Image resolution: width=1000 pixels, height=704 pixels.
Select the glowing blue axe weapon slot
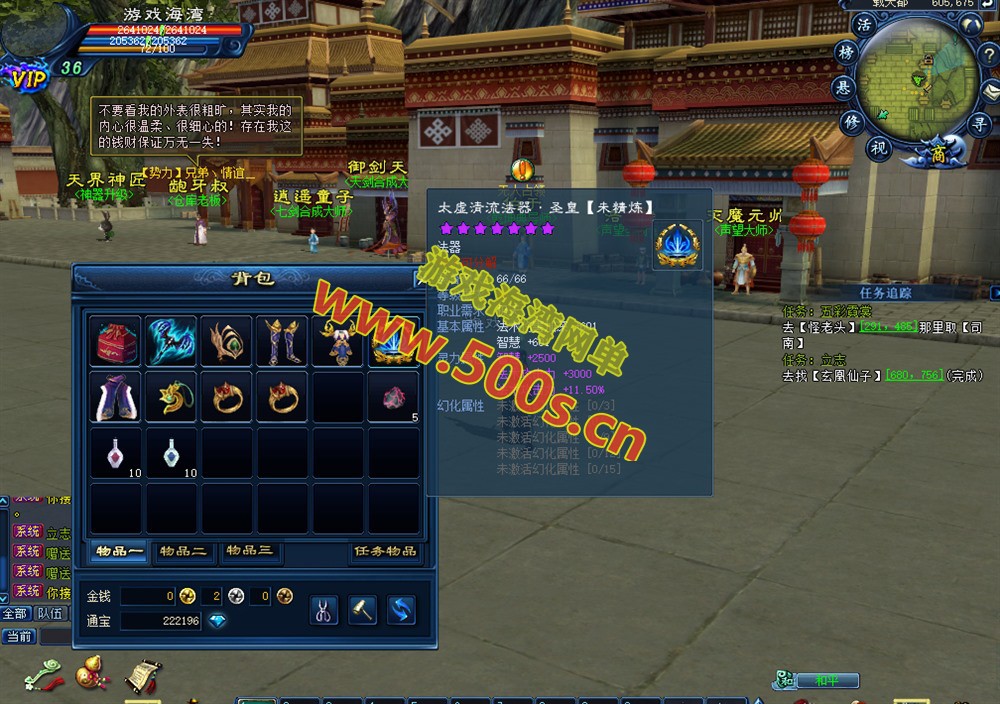pyautogui.click(x=172, y=342)
